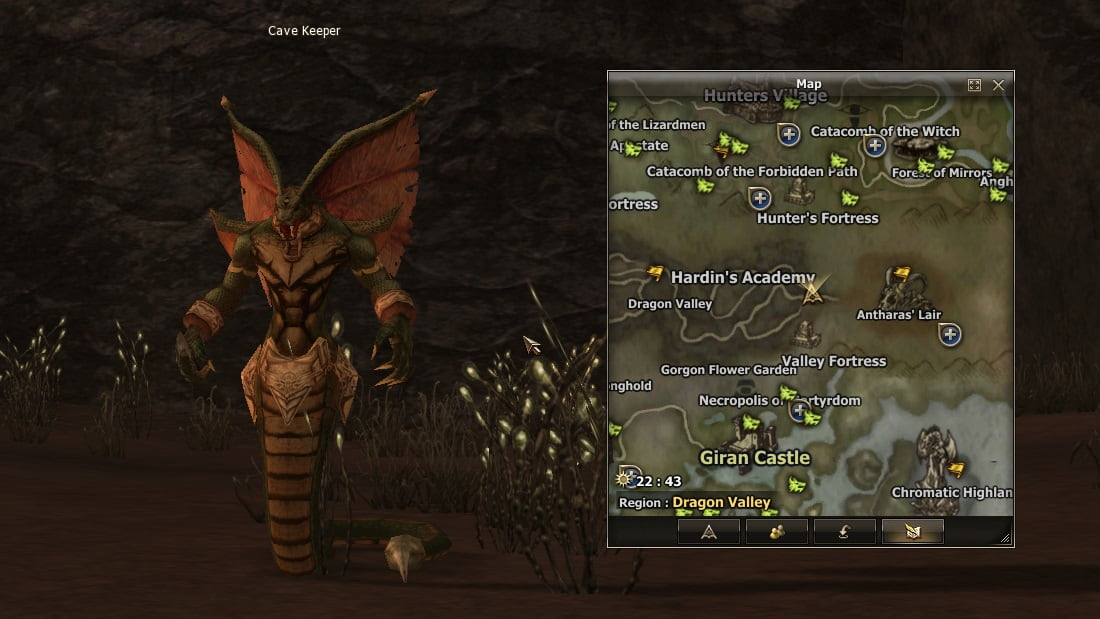Click the yellow flag beside Hardin's Academy
The image size is (1100, 619).
(x=655, y=271)
